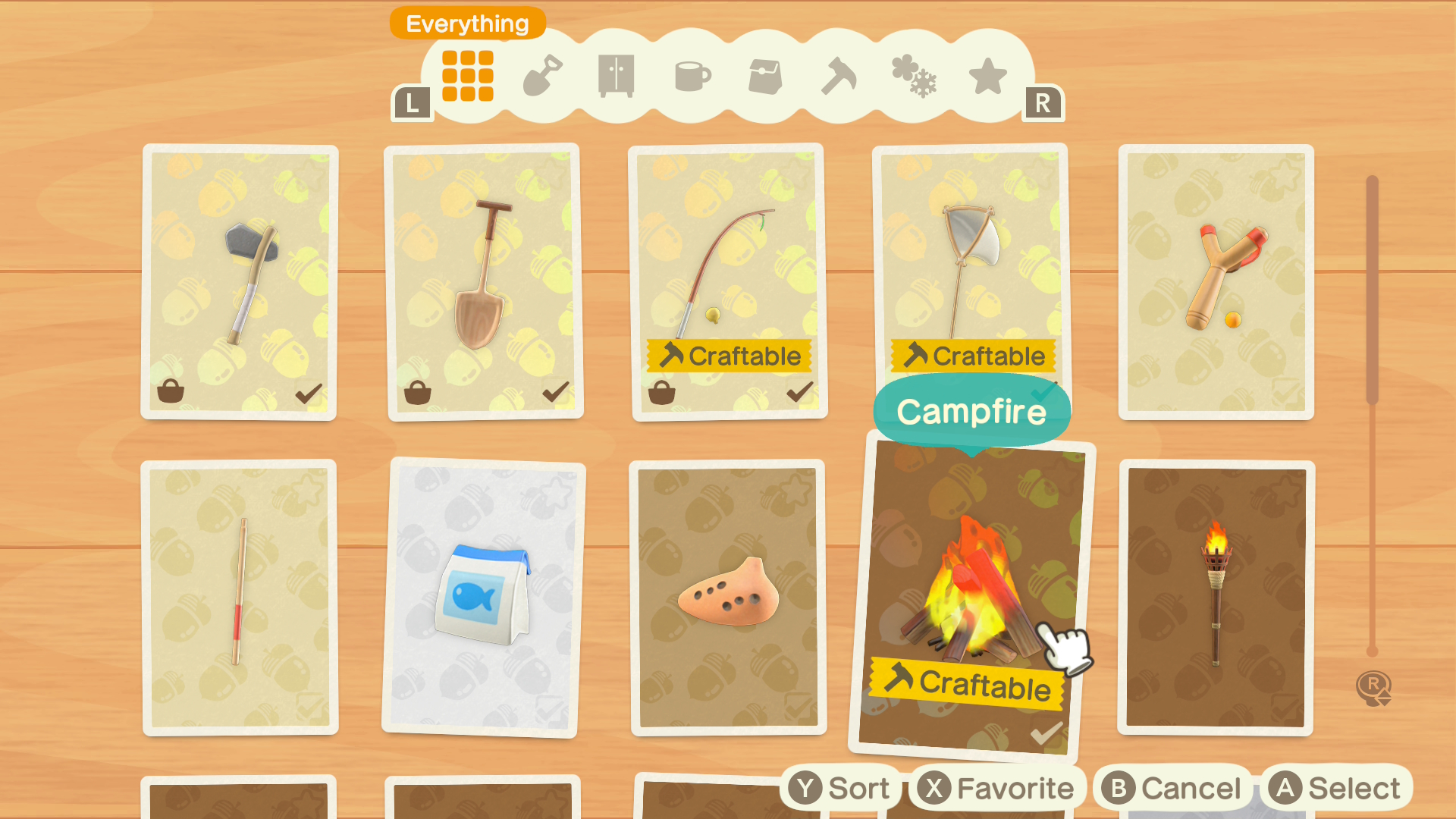Open the shovel tools category tab

542,76
